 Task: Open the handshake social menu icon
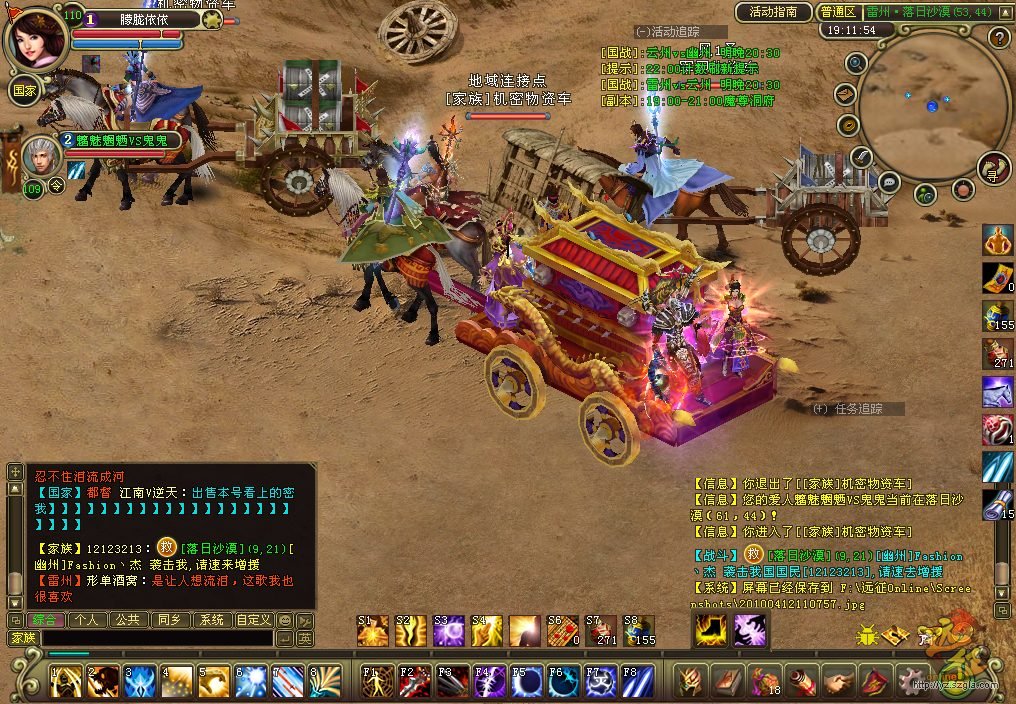coord(838,681)
